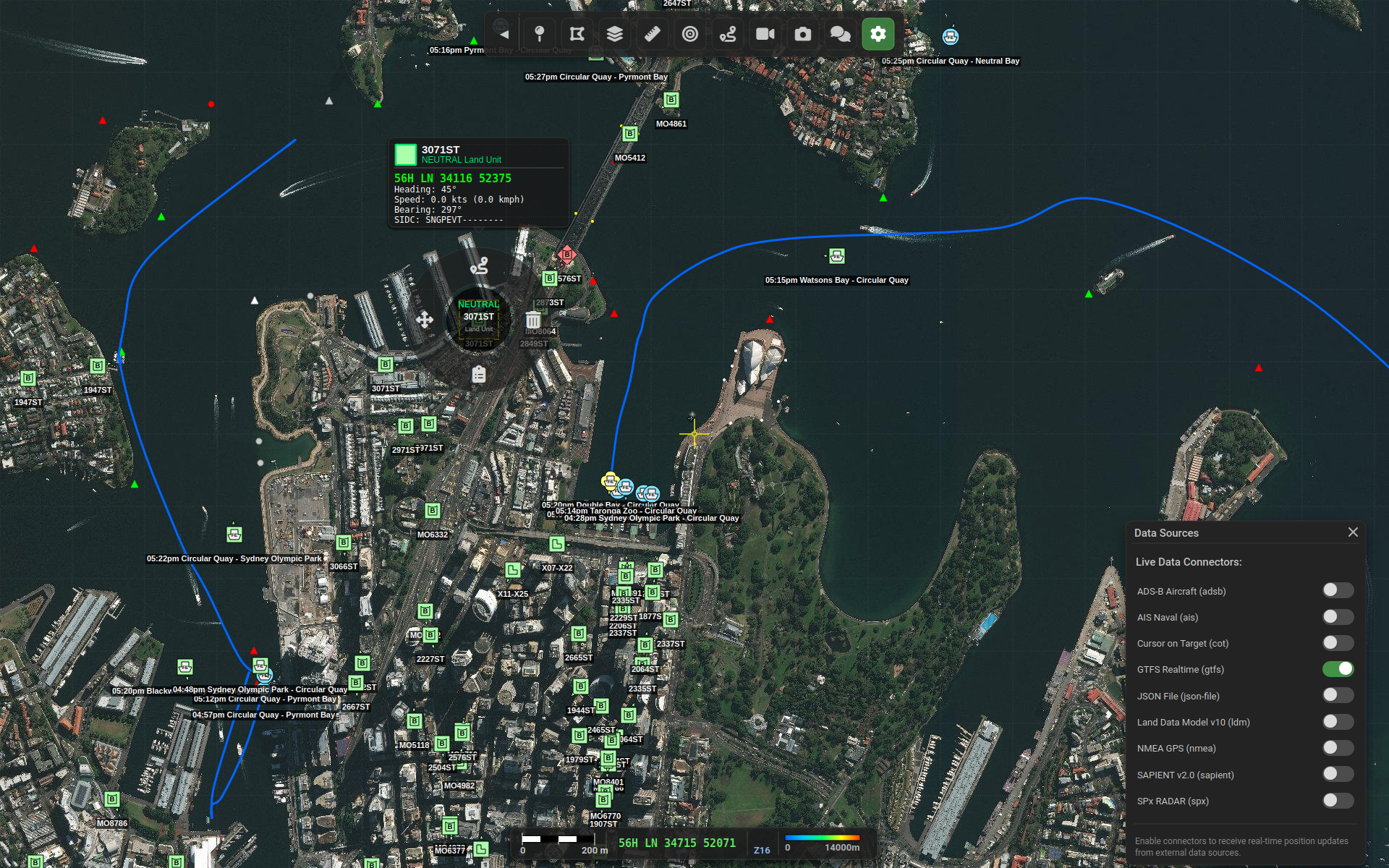1389x868 pixels.
Task: Start the video recording tool
Action: pos(765,33)
